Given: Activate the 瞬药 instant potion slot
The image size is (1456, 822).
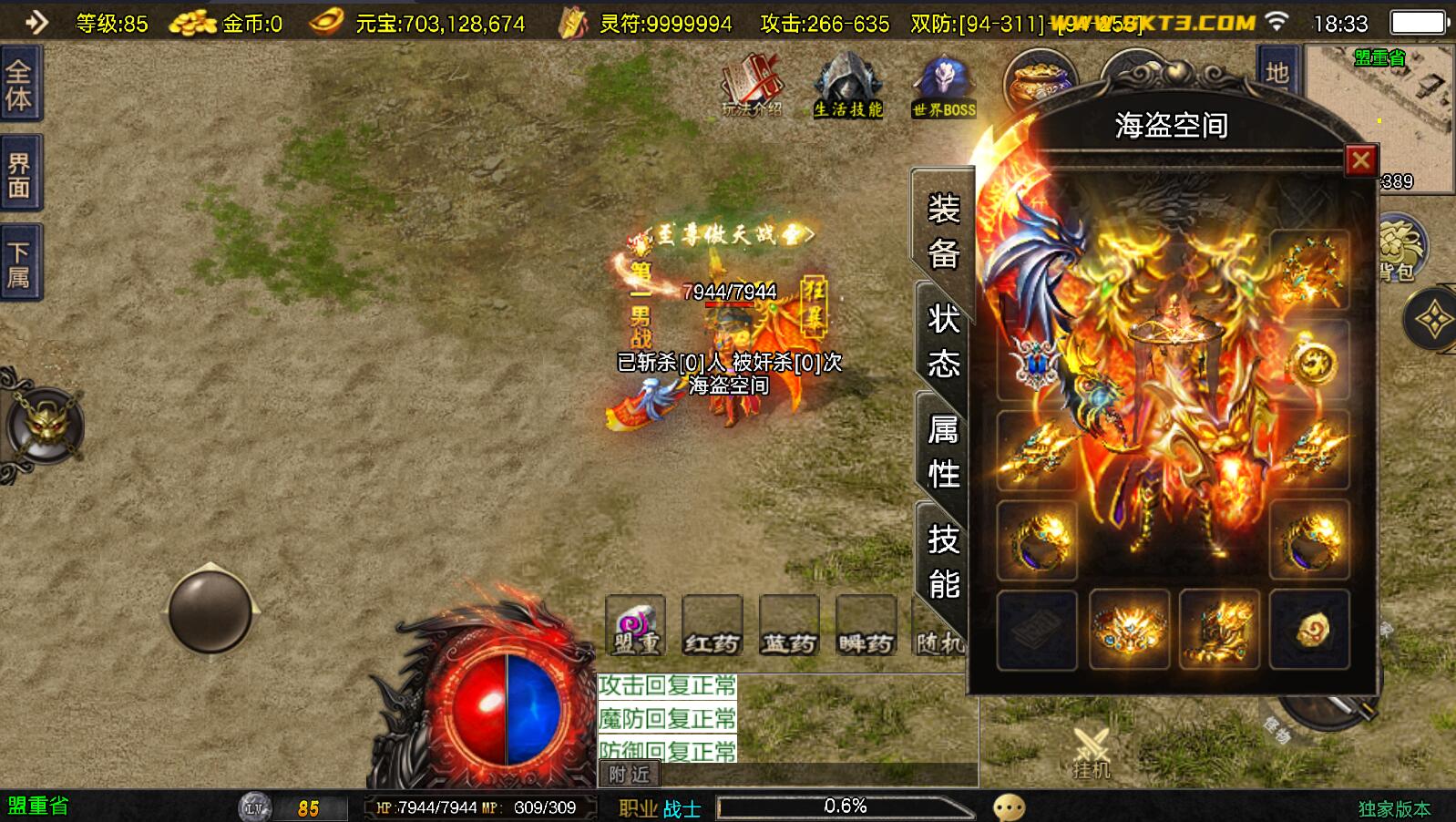Looking at the screenshot, I should point(866,627).
